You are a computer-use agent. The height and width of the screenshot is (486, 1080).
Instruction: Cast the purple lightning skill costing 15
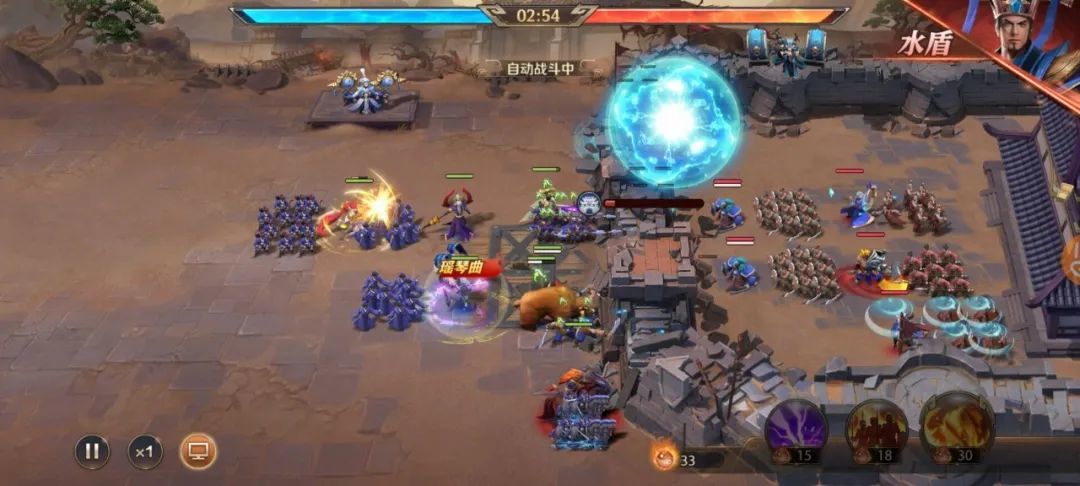797,428
